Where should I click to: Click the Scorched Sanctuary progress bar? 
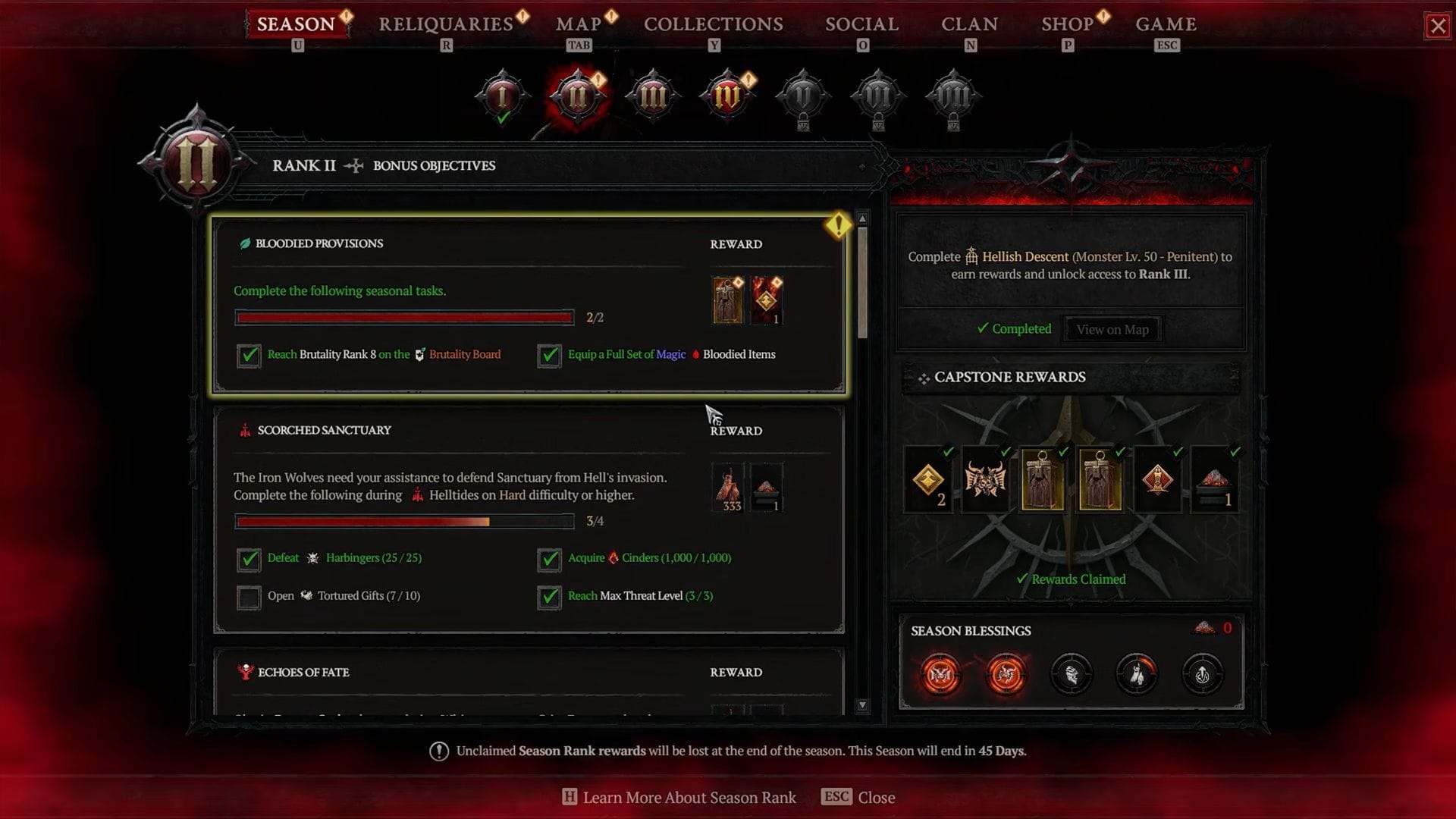pos(404,521)
